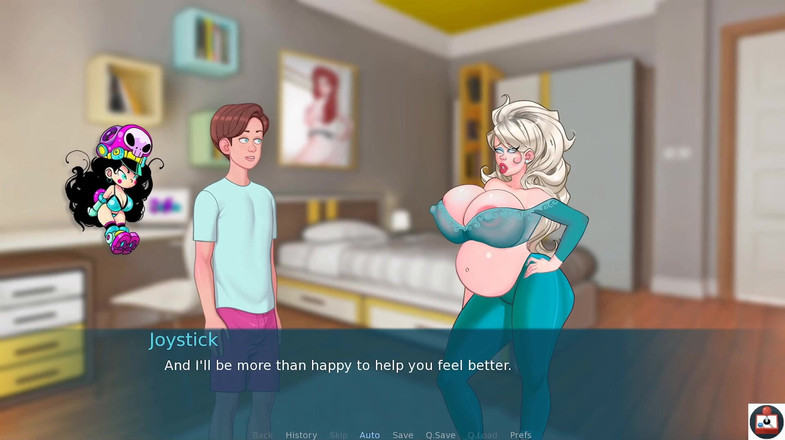The width and height of the screenshot is (785, 440).
Task: Open the Prefs menu
Action: 521,435
